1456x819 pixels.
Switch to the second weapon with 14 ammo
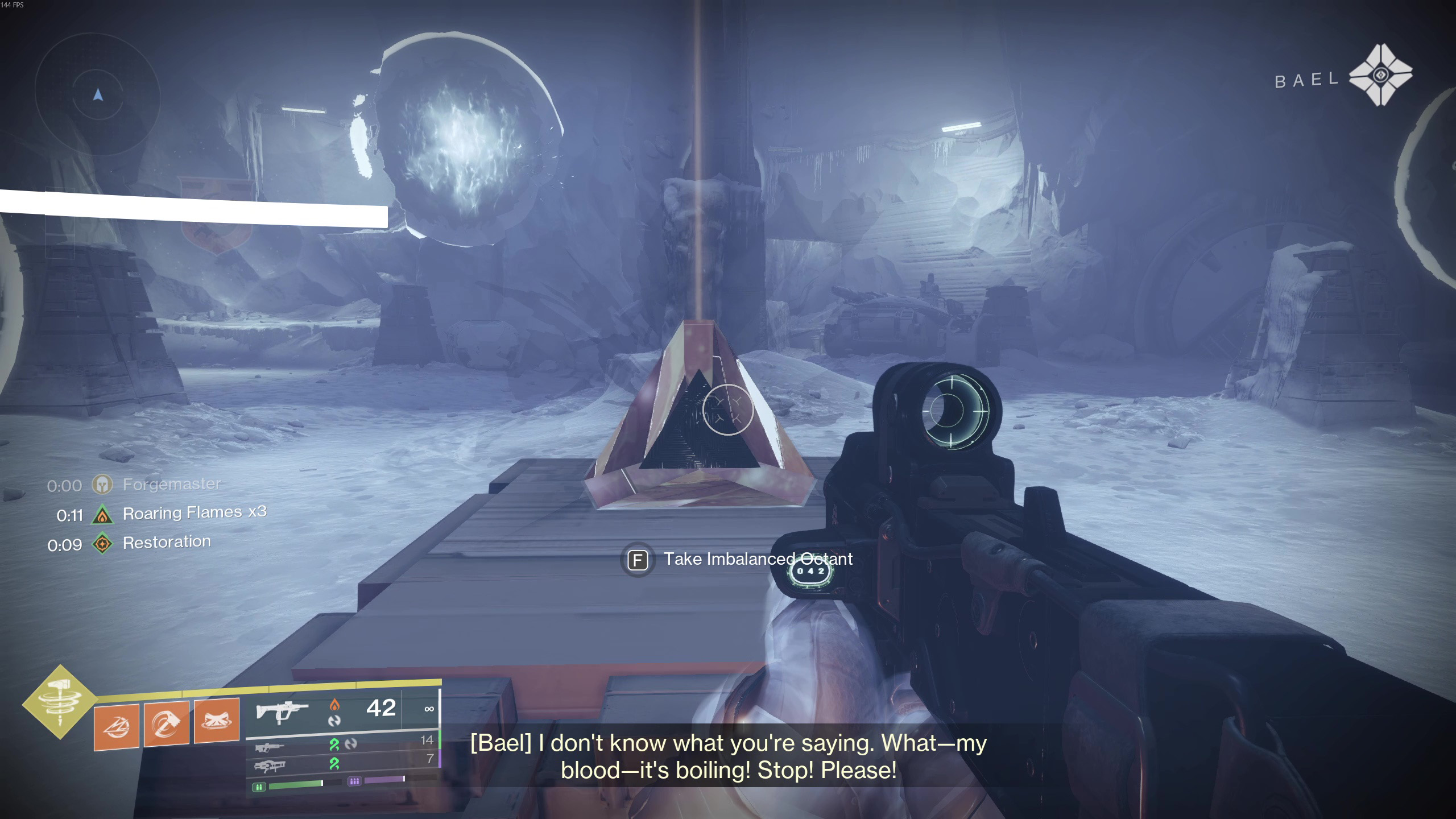pyautogui.click(x=270, y=747)
